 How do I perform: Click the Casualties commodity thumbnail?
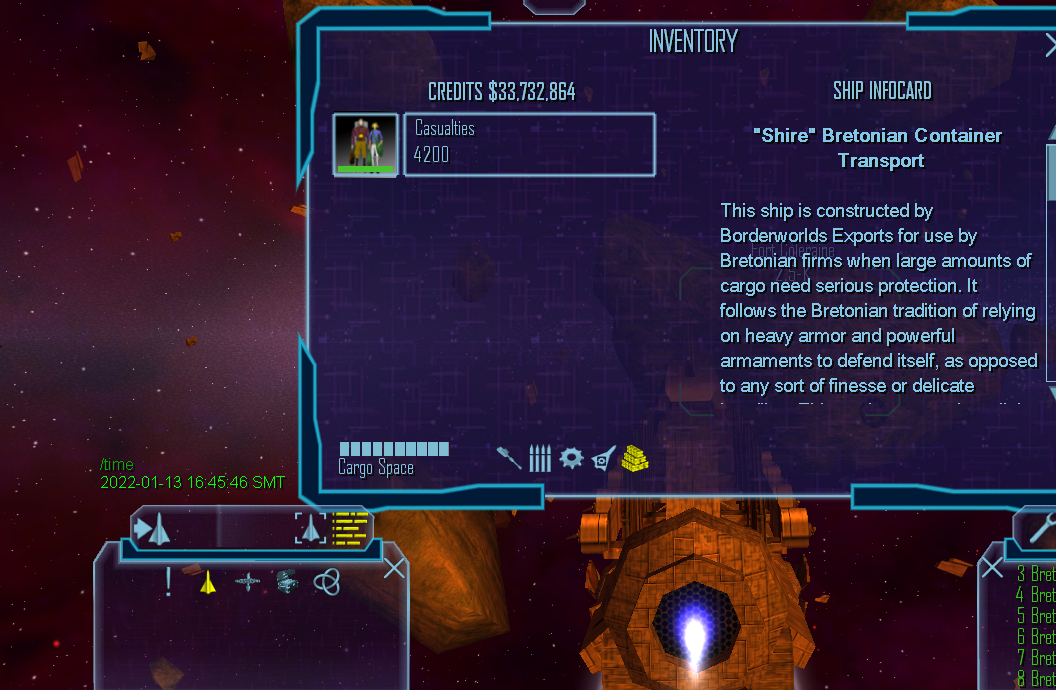pyautogui.click(x=365, y=144)
